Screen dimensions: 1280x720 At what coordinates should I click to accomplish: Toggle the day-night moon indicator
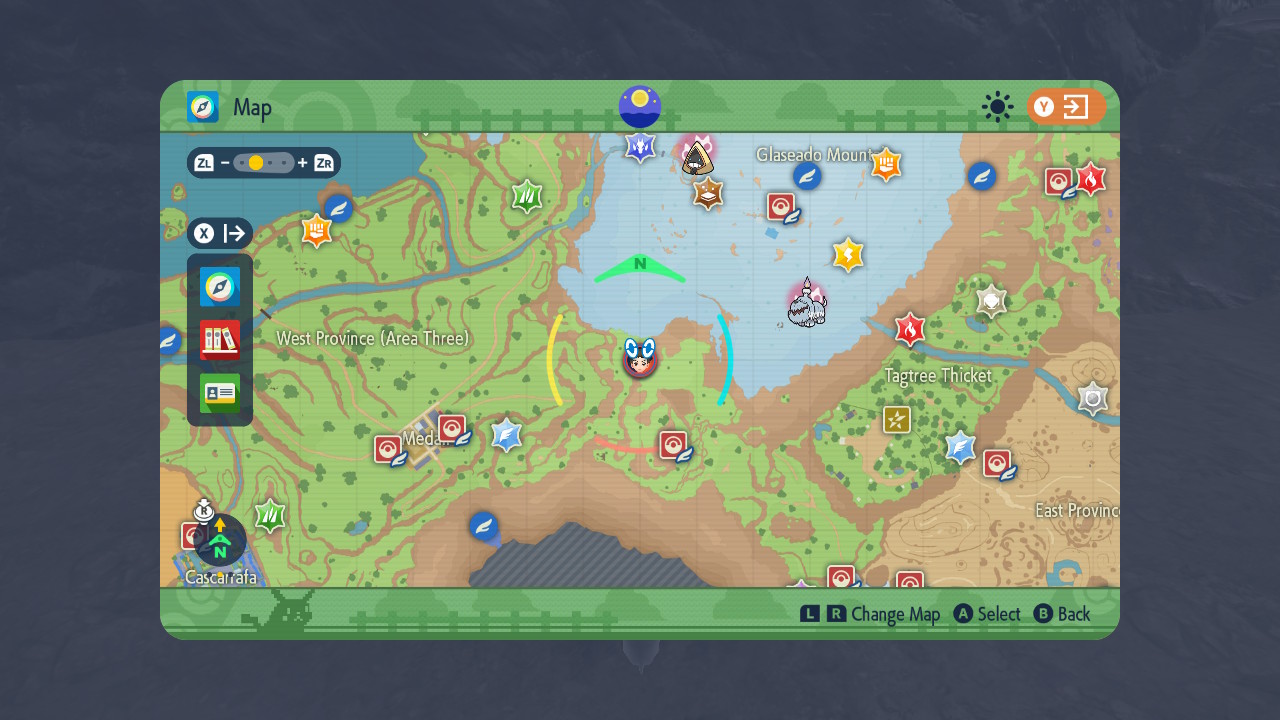(639, 106)
